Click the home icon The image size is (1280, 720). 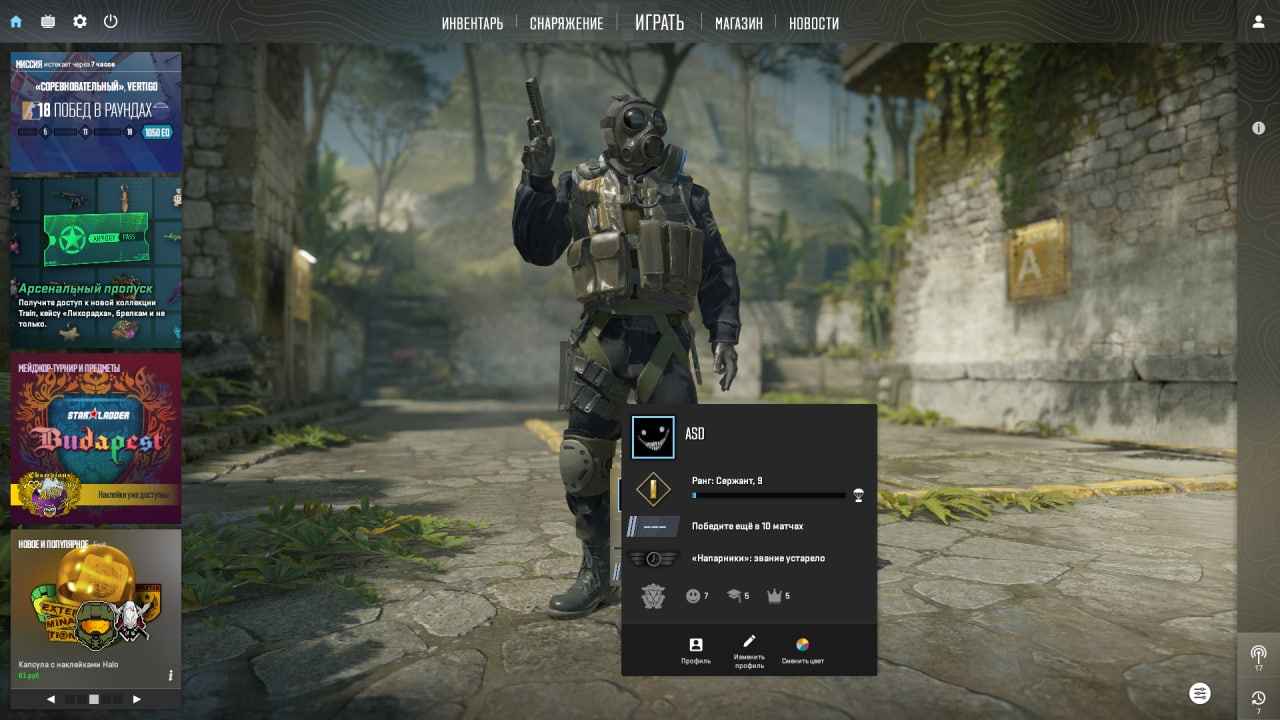coord(16,21)
